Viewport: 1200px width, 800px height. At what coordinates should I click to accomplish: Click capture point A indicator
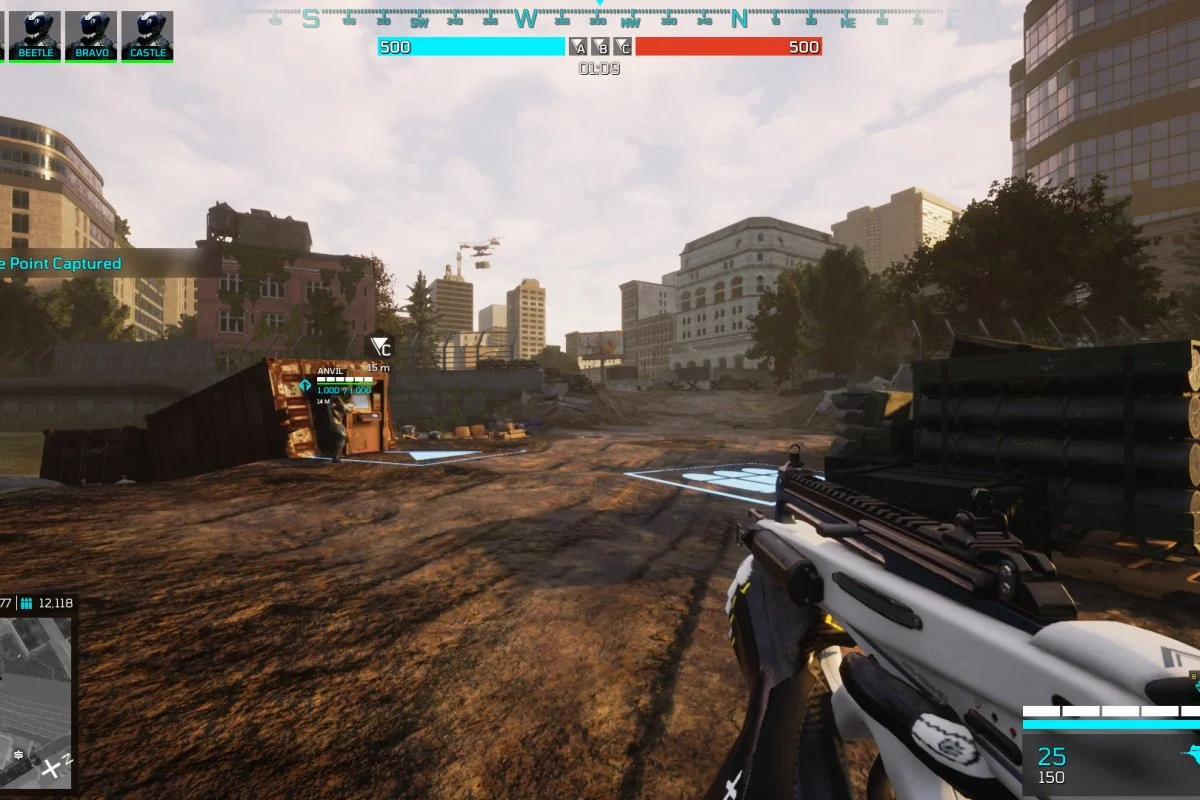tap(578, 47)
